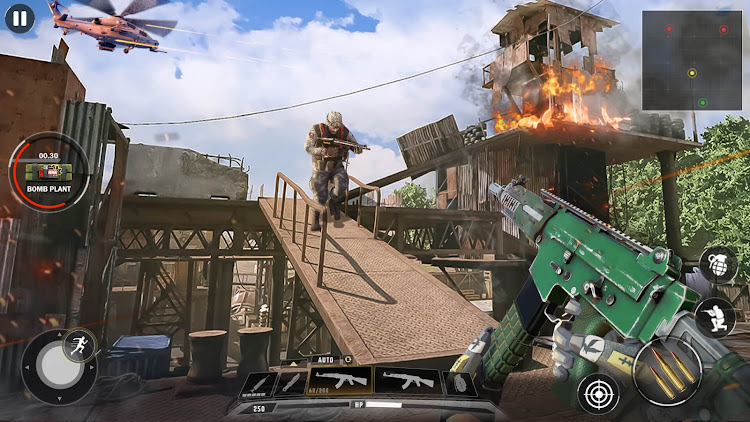Fire the weapon using the bullets button
This screenshot has height=422, width=750.
[x=667, y=372]
